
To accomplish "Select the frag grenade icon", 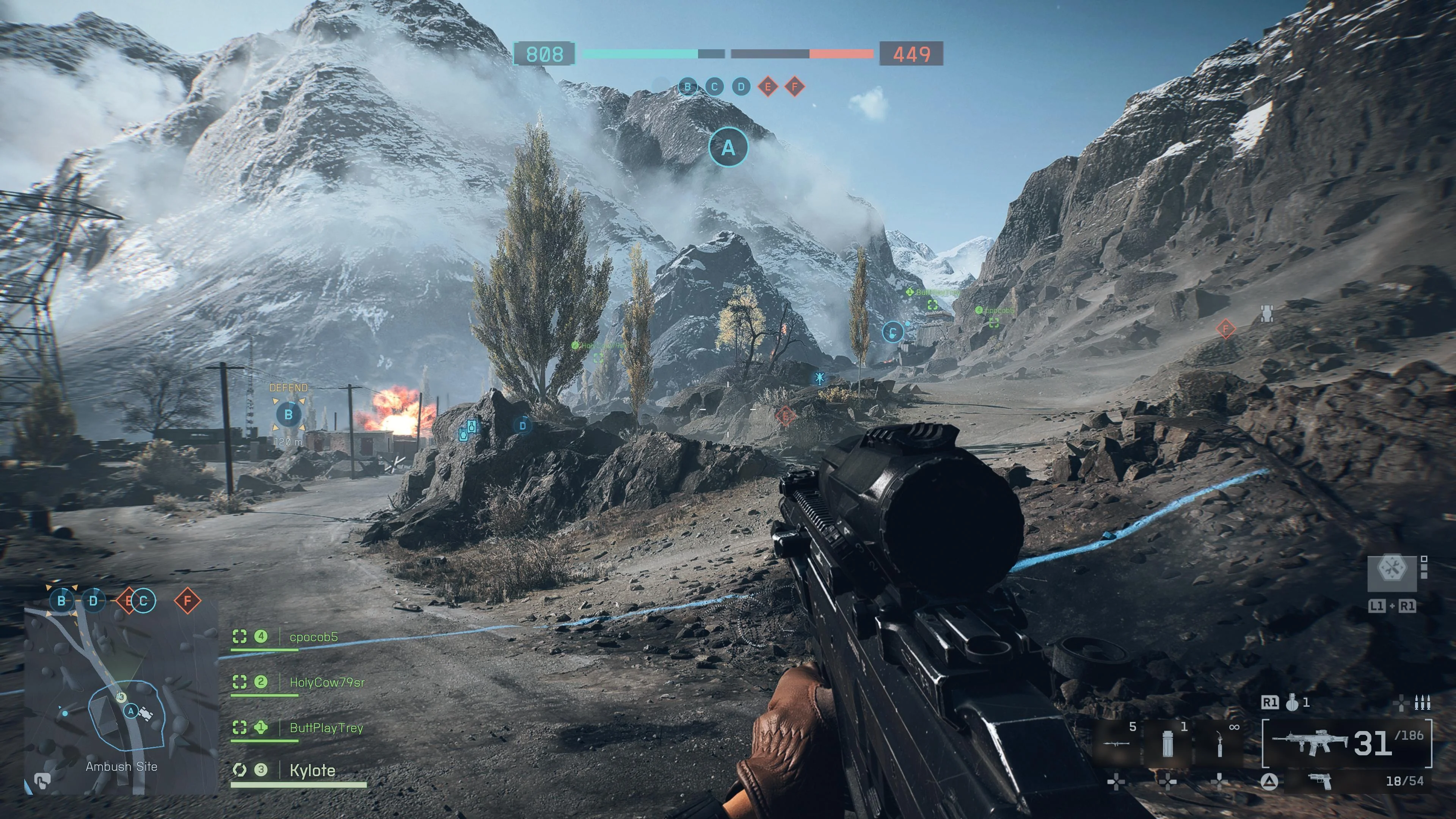I will click(1292, 703).
